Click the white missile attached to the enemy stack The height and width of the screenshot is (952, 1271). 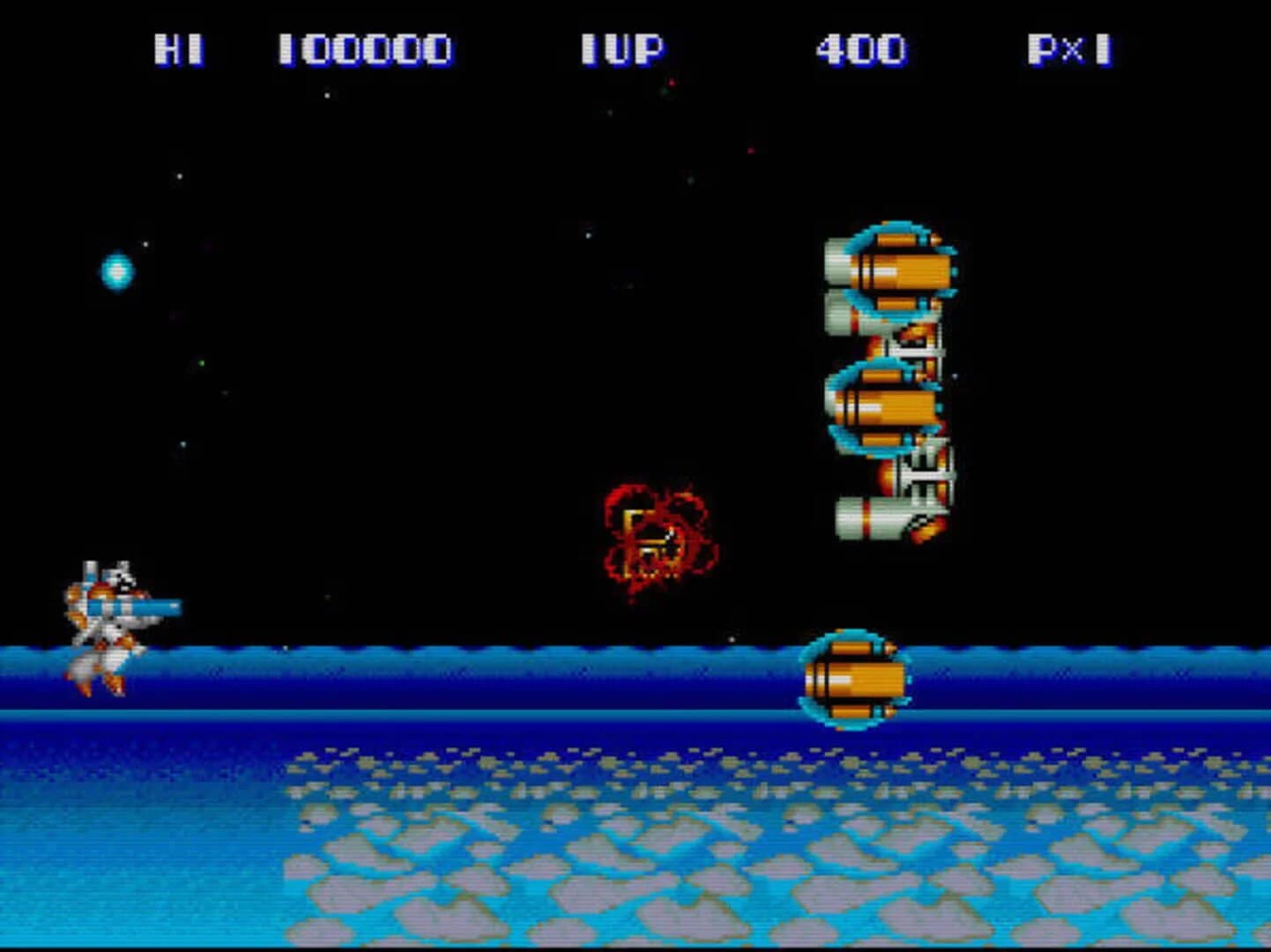point(925,476)
